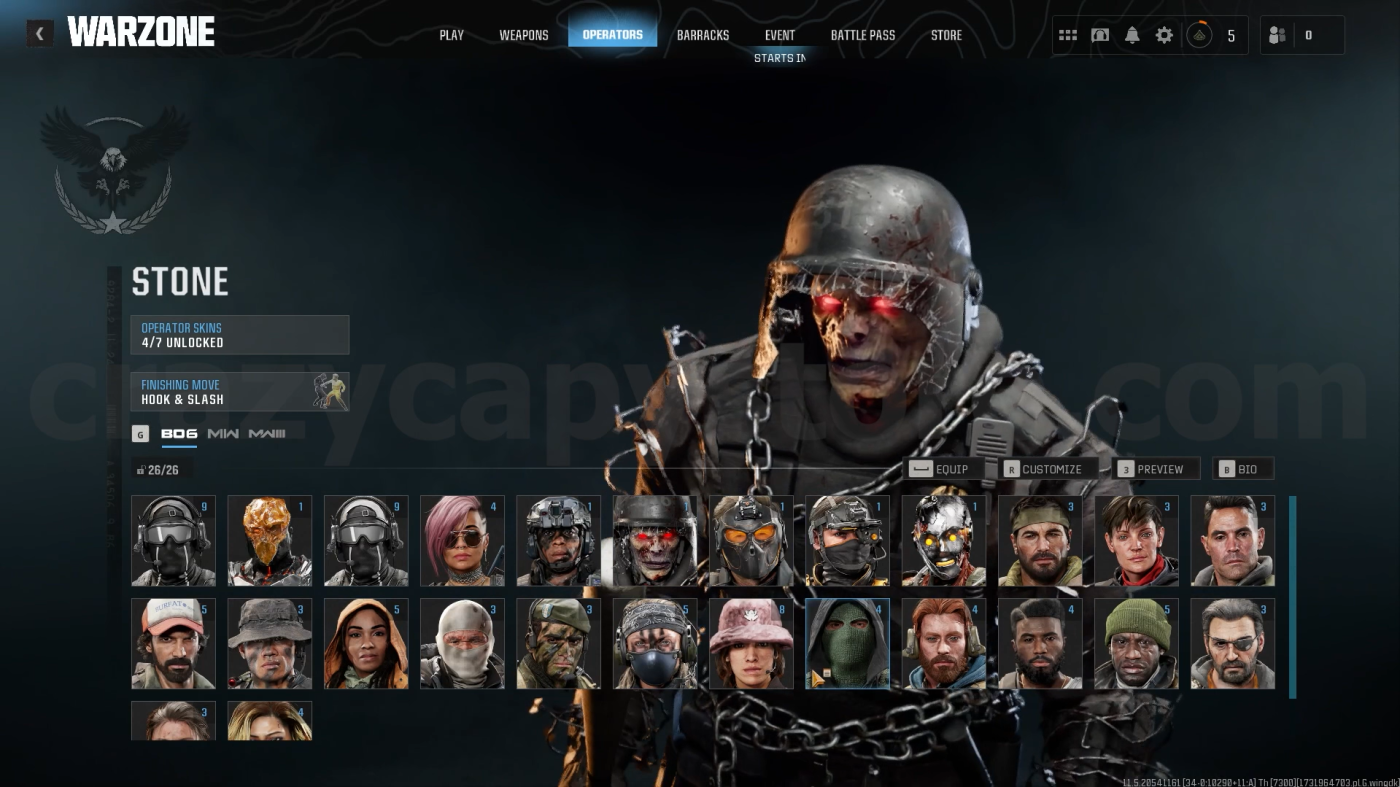
Task: Select the zombie operator skin with red eyes
Action: [x=655, y=540]
